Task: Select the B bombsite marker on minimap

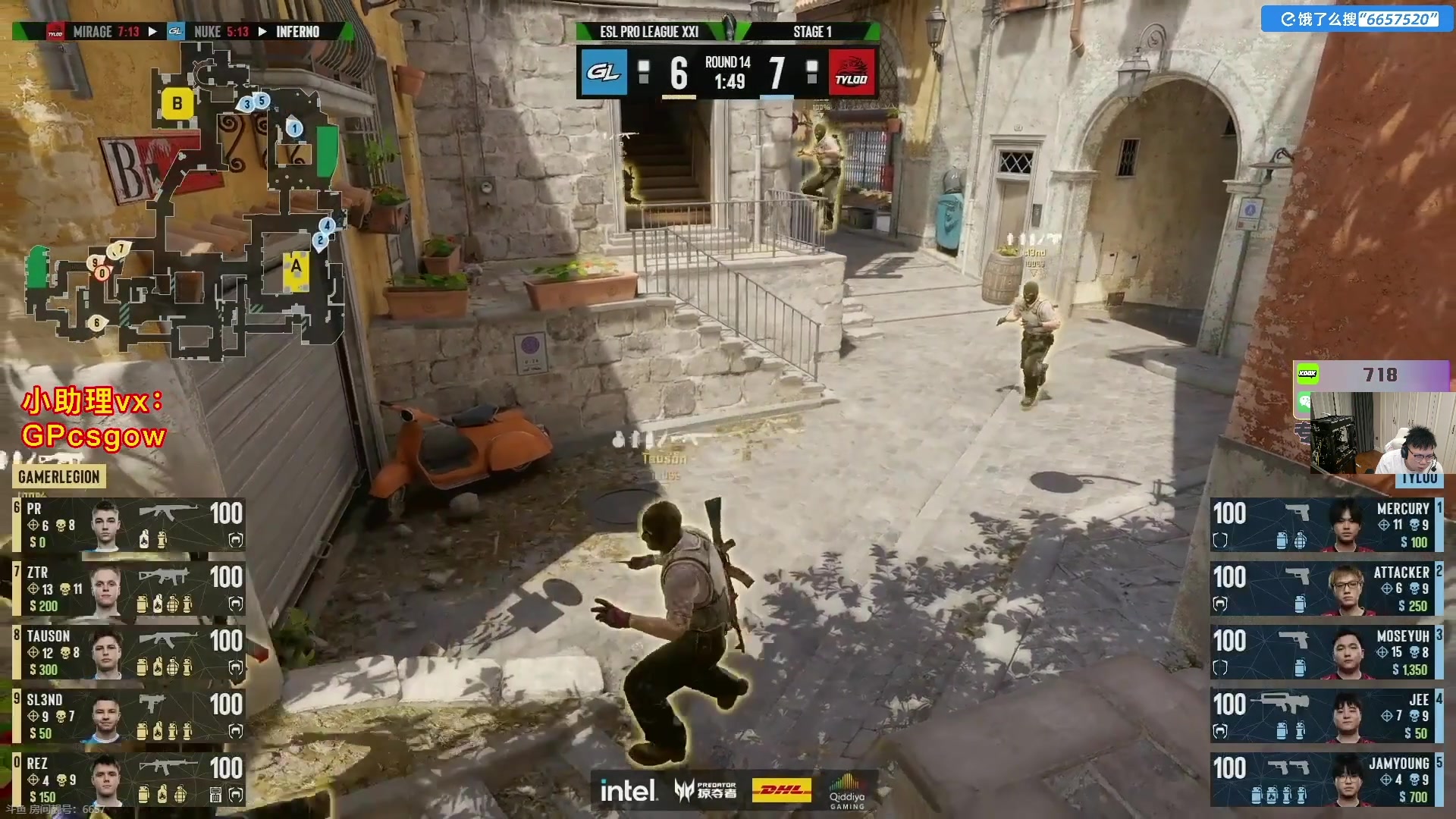Action: pos(177,104)
